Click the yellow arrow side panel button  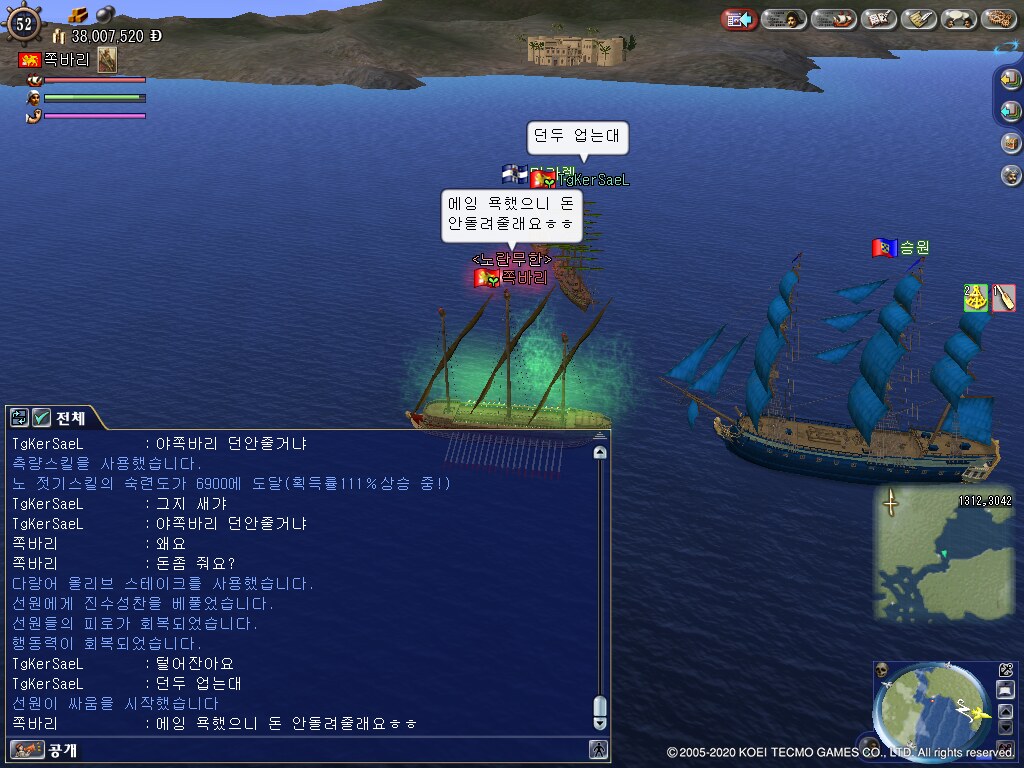click(x=1011, y=79)
